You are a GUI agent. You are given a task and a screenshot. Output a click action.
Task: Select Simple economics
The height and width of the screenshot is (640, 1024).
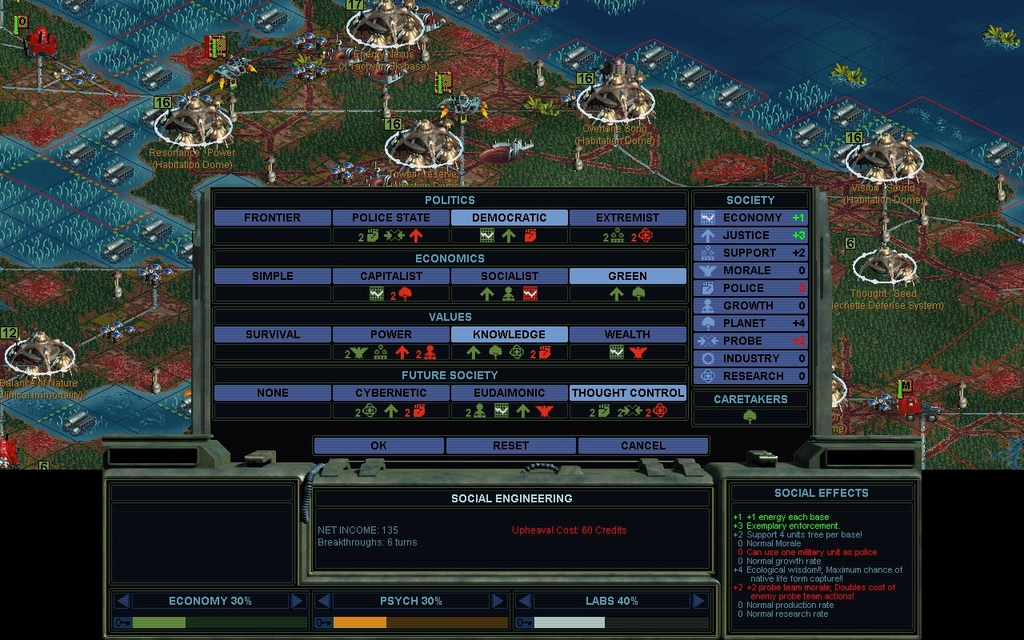(272, 276)
